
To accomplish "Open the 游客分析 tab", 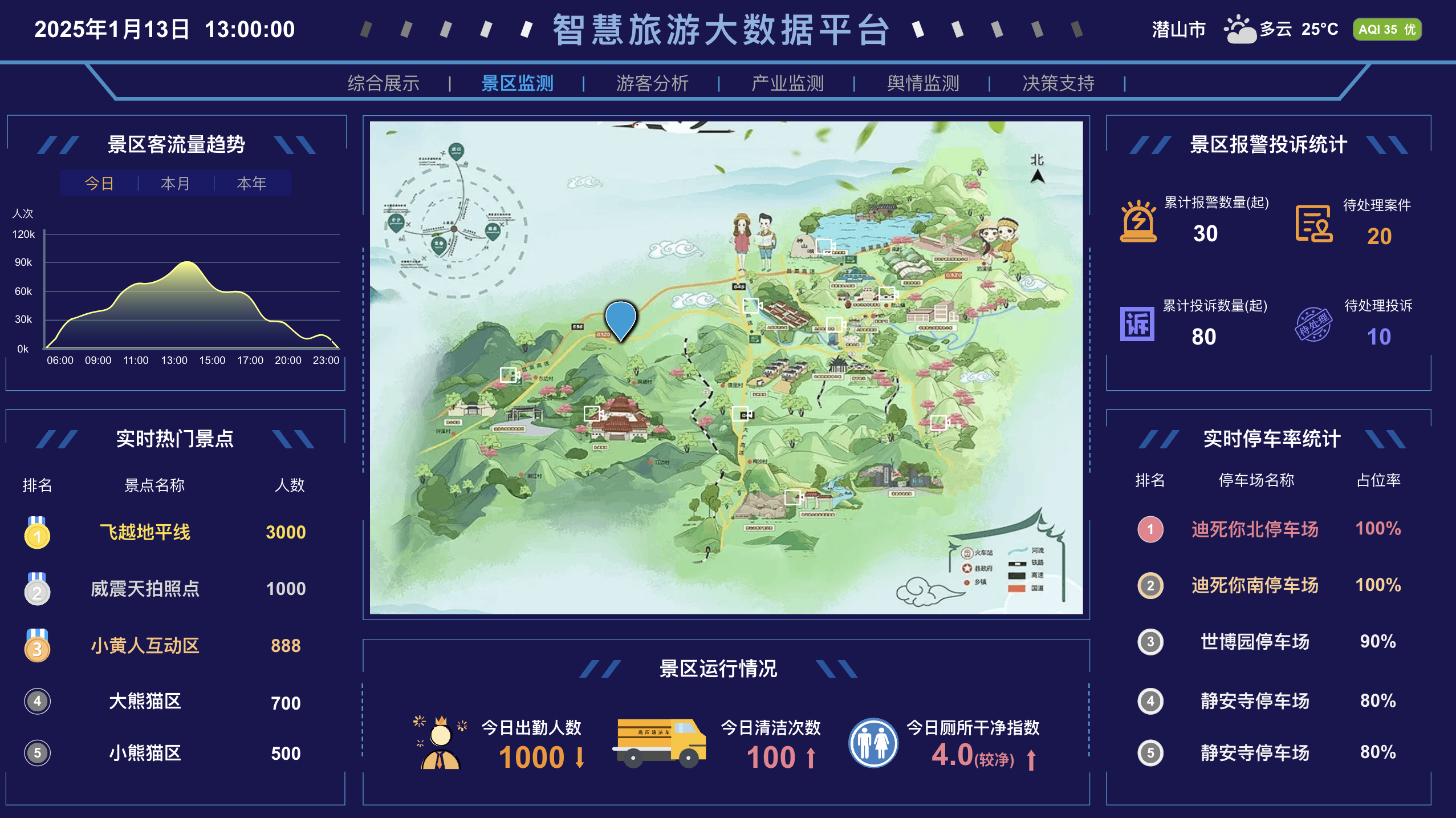I will pos(653,83).
